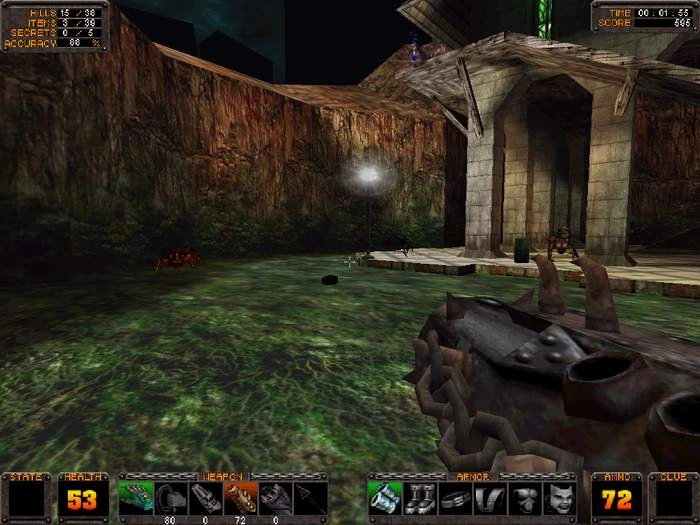The height and width of the screenshot is (525, 700).
Task: Select the green-highlighted first weapon slot
Action: click(x=136, y=497)
